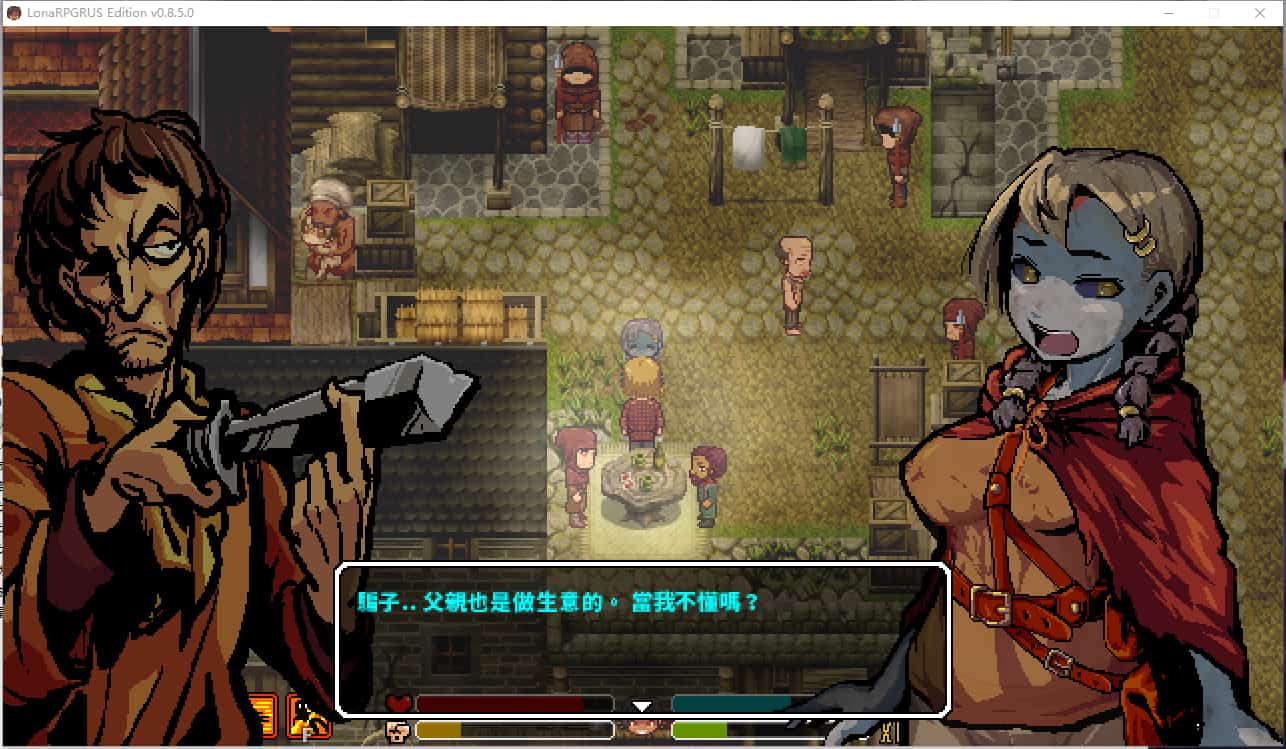Screen dimensions: 1286x749
Task: Activate the orange skill icon marked F
Action: [x=309, y=716]
